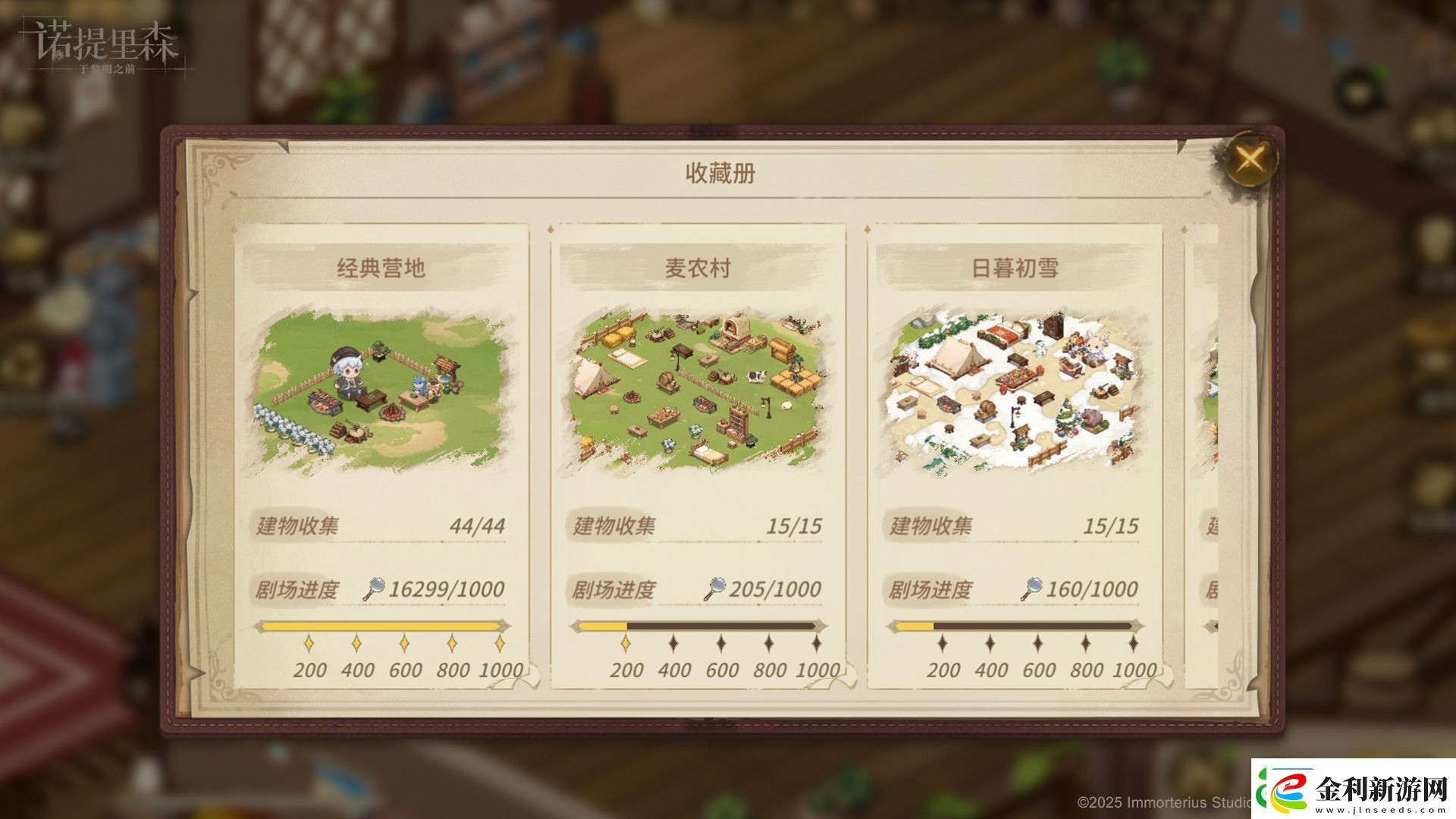Image resolution: width=1456 pixels, height=819 pixels.
Task: Click the 200 milestone star under 麦农村
Action: pos(625,643)
